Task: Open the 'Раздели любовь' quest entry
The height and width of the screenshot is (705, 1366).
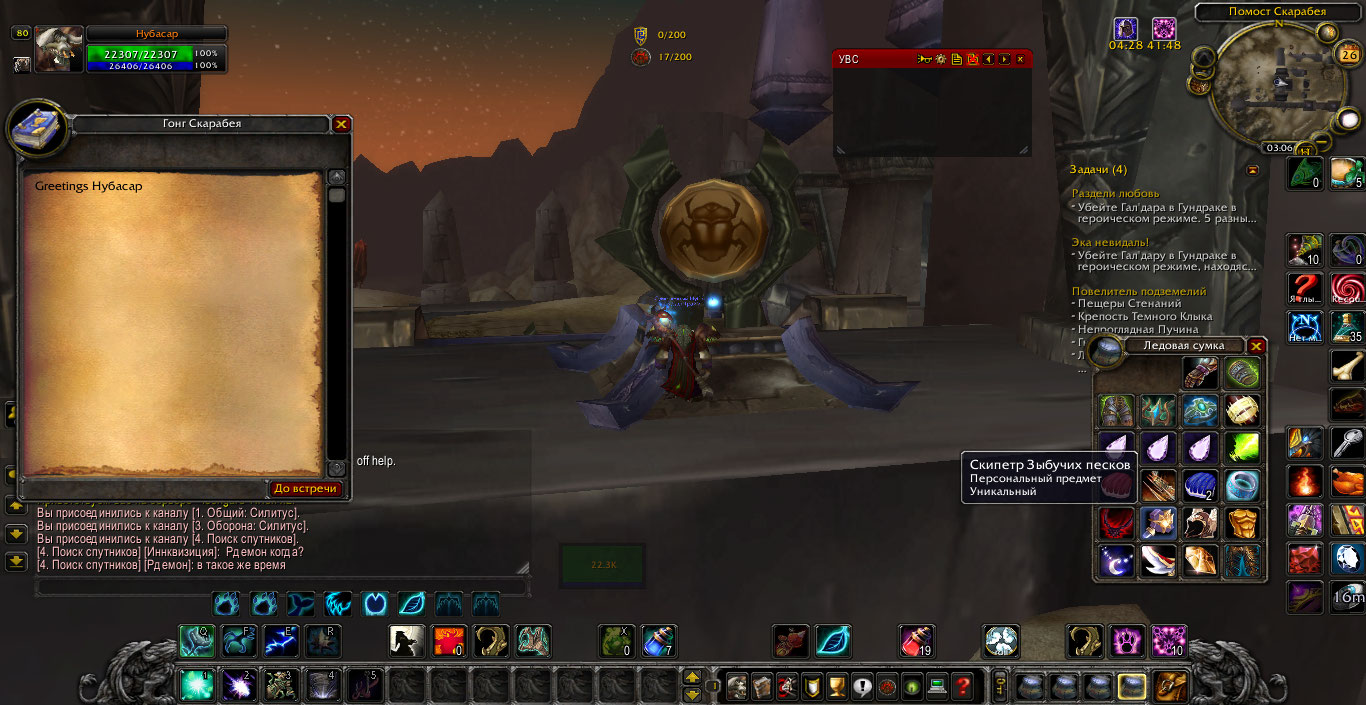Action: (x=1115, y=193)
